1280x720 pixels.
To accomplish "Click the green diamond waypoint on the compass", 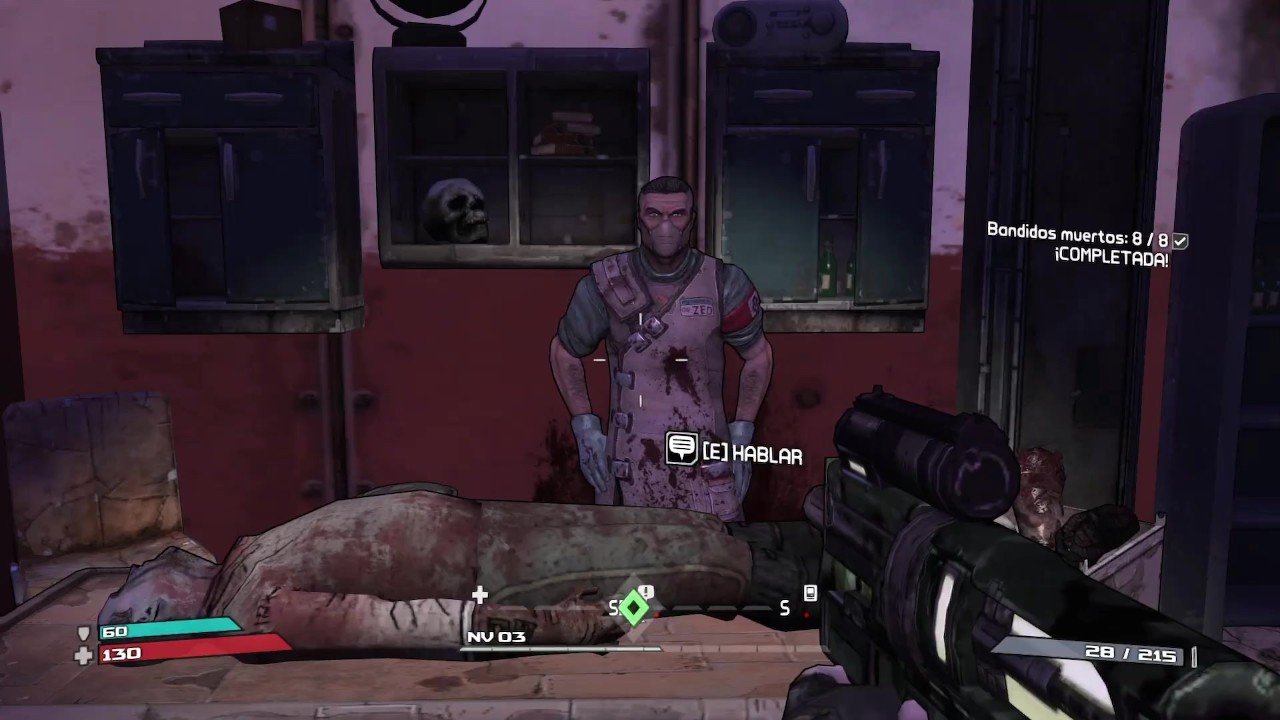I will [633, 607].
